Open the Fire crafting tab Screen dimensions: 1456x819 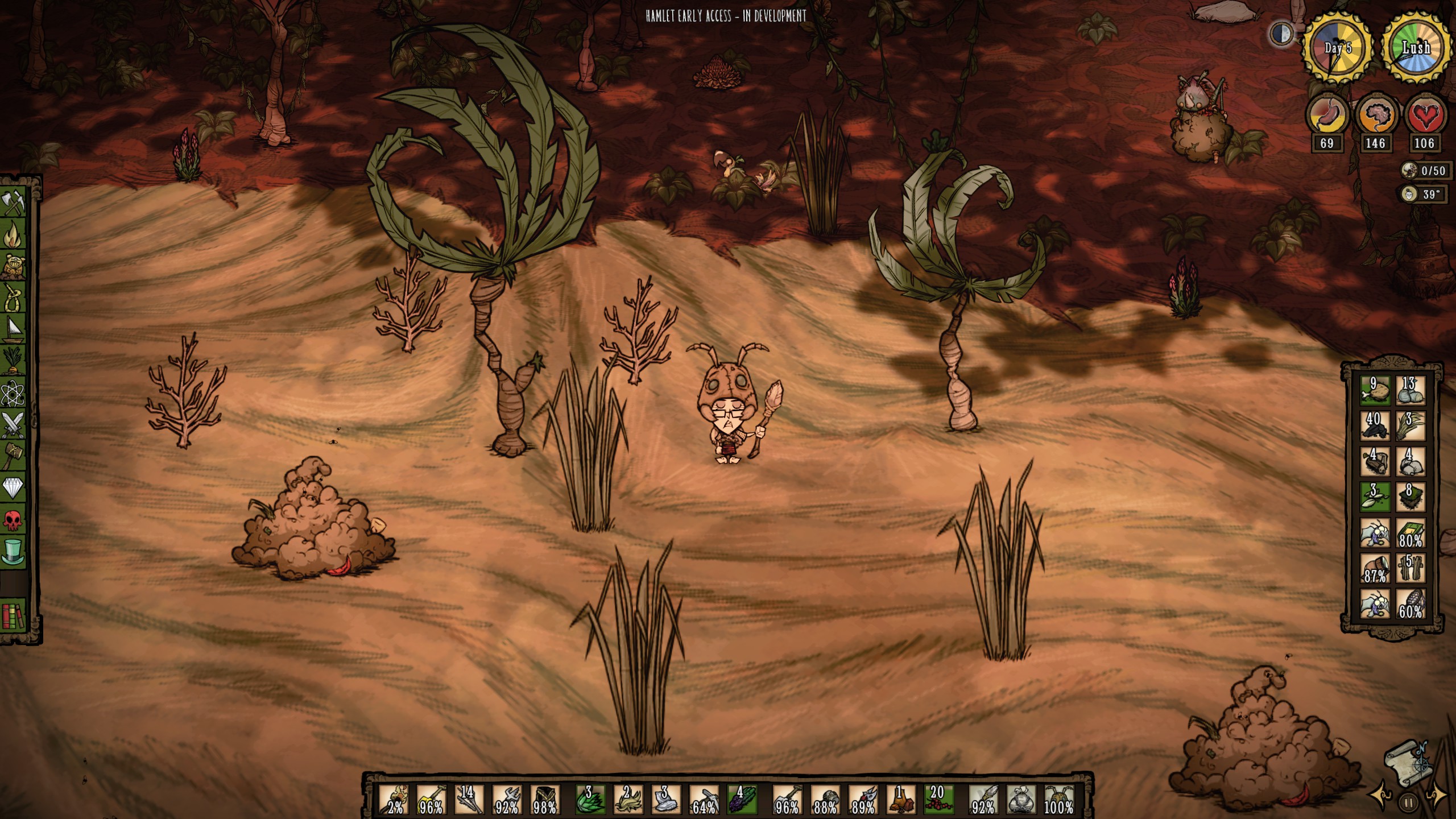[x=14, y=234]
